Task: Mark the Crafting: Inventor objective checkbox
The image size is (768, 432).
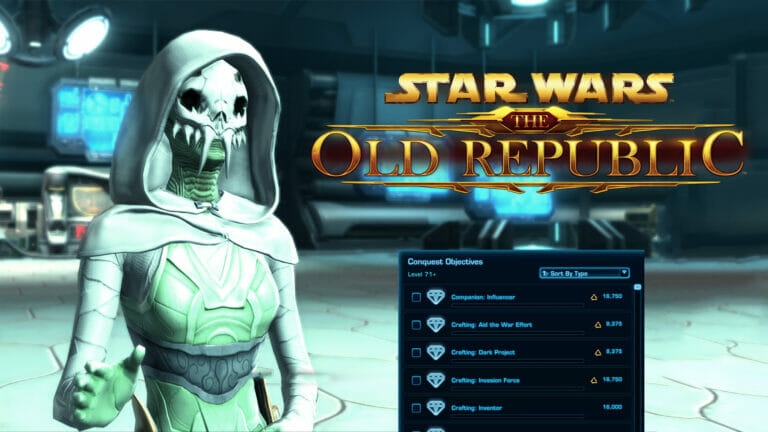Action: coord(416,408)
